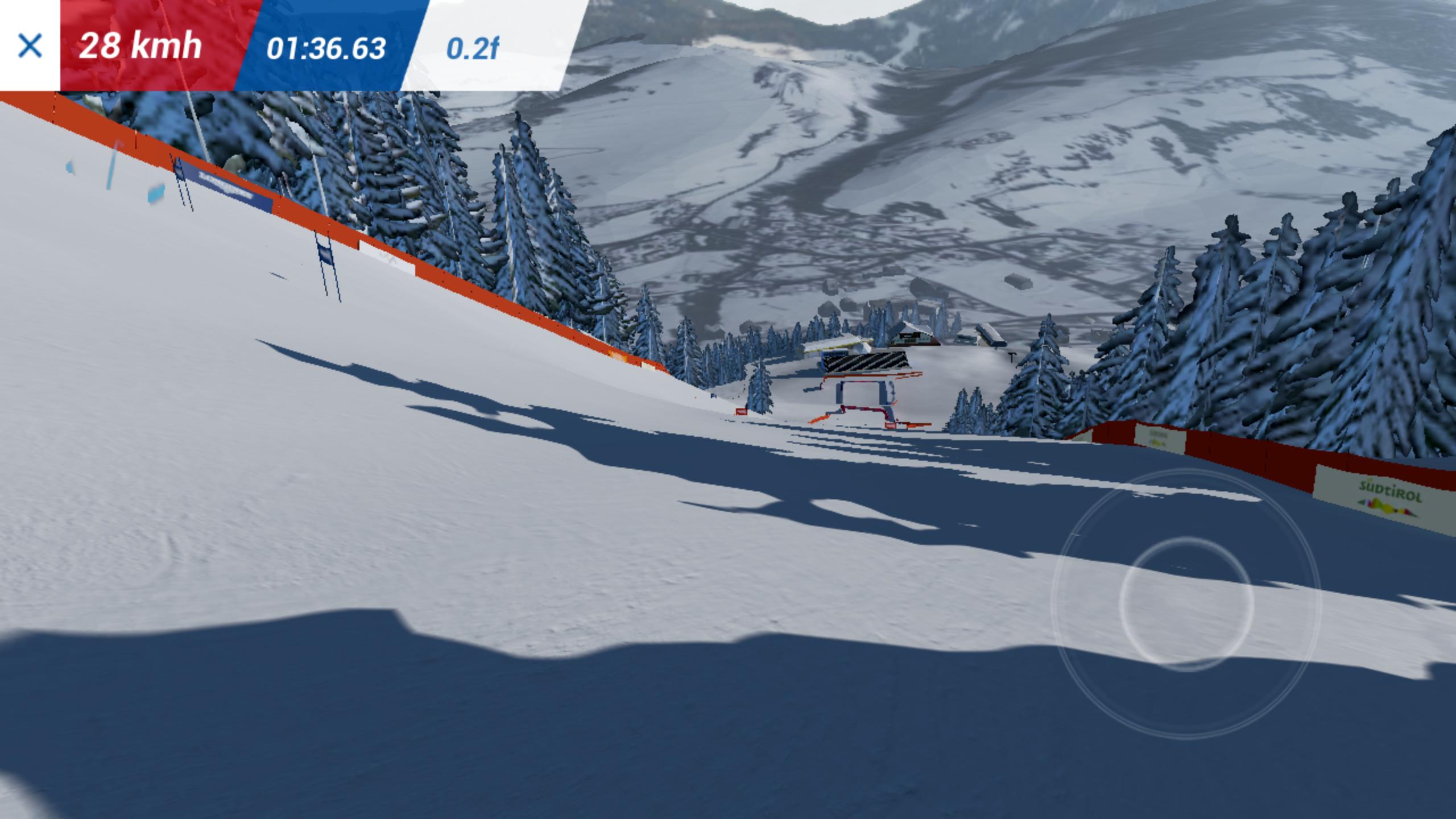Switch to the timer section of the HUD strip

327,49
